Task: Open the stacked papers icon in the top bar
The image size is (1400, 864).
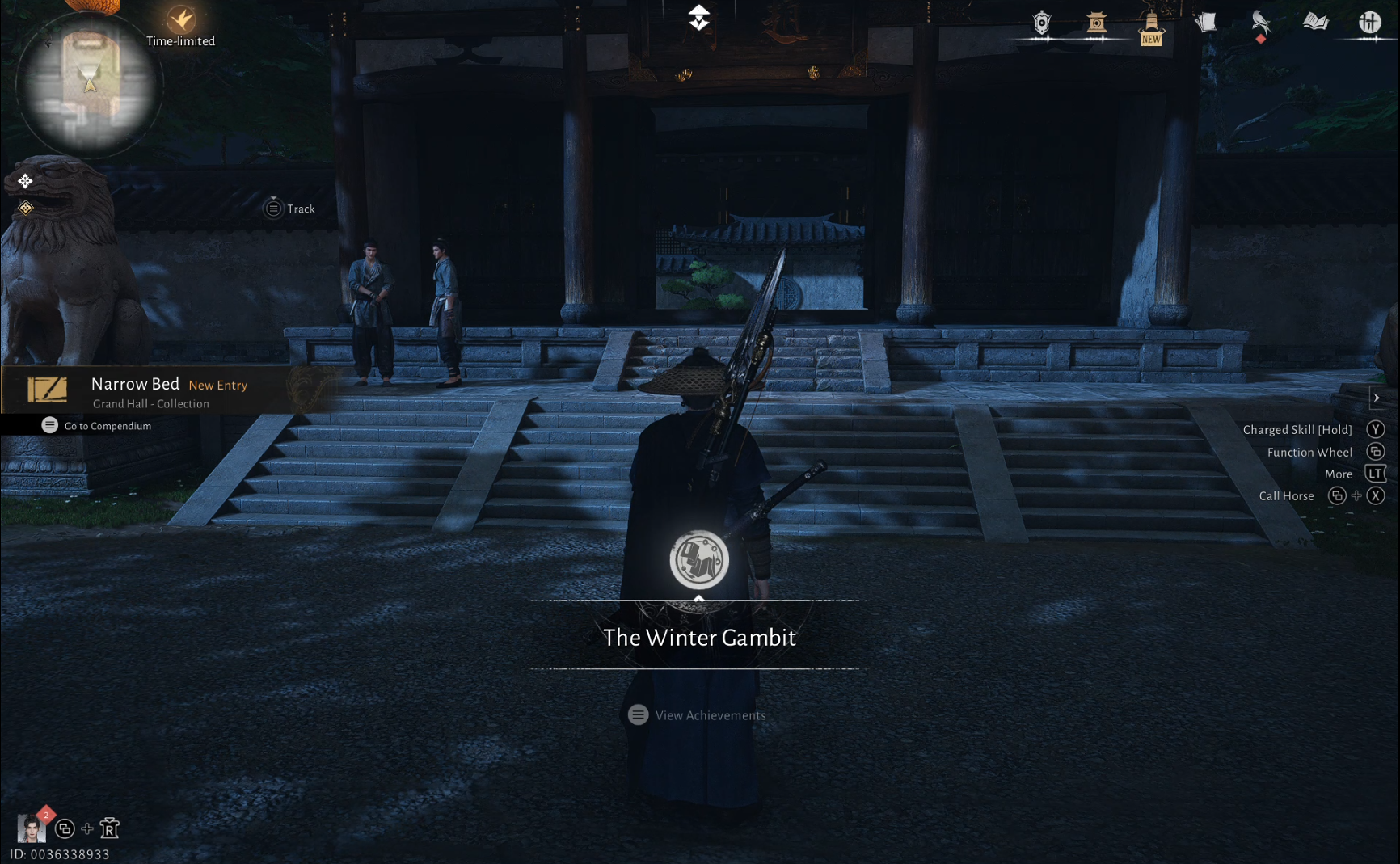Action: click(x=1207, y=22)
